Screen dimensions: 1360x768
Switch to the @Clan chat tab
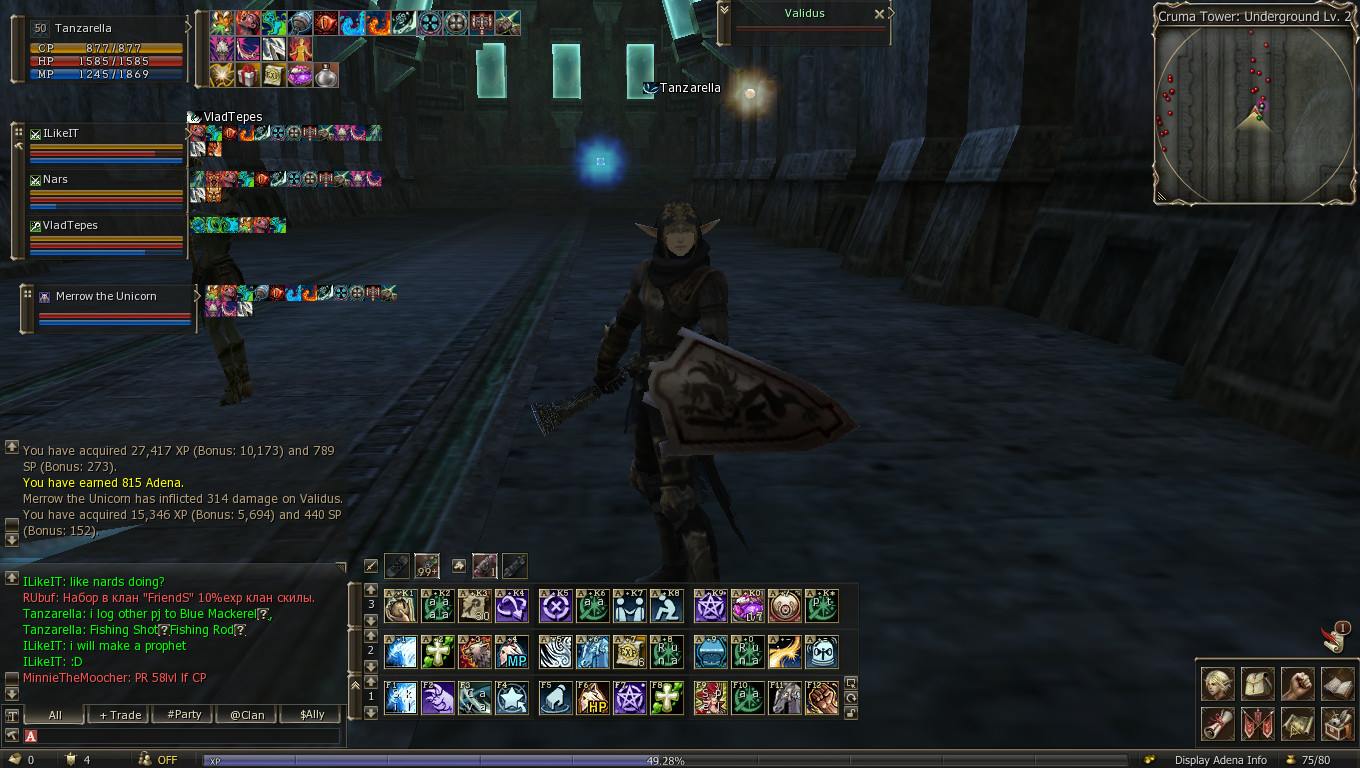(247, 715)
